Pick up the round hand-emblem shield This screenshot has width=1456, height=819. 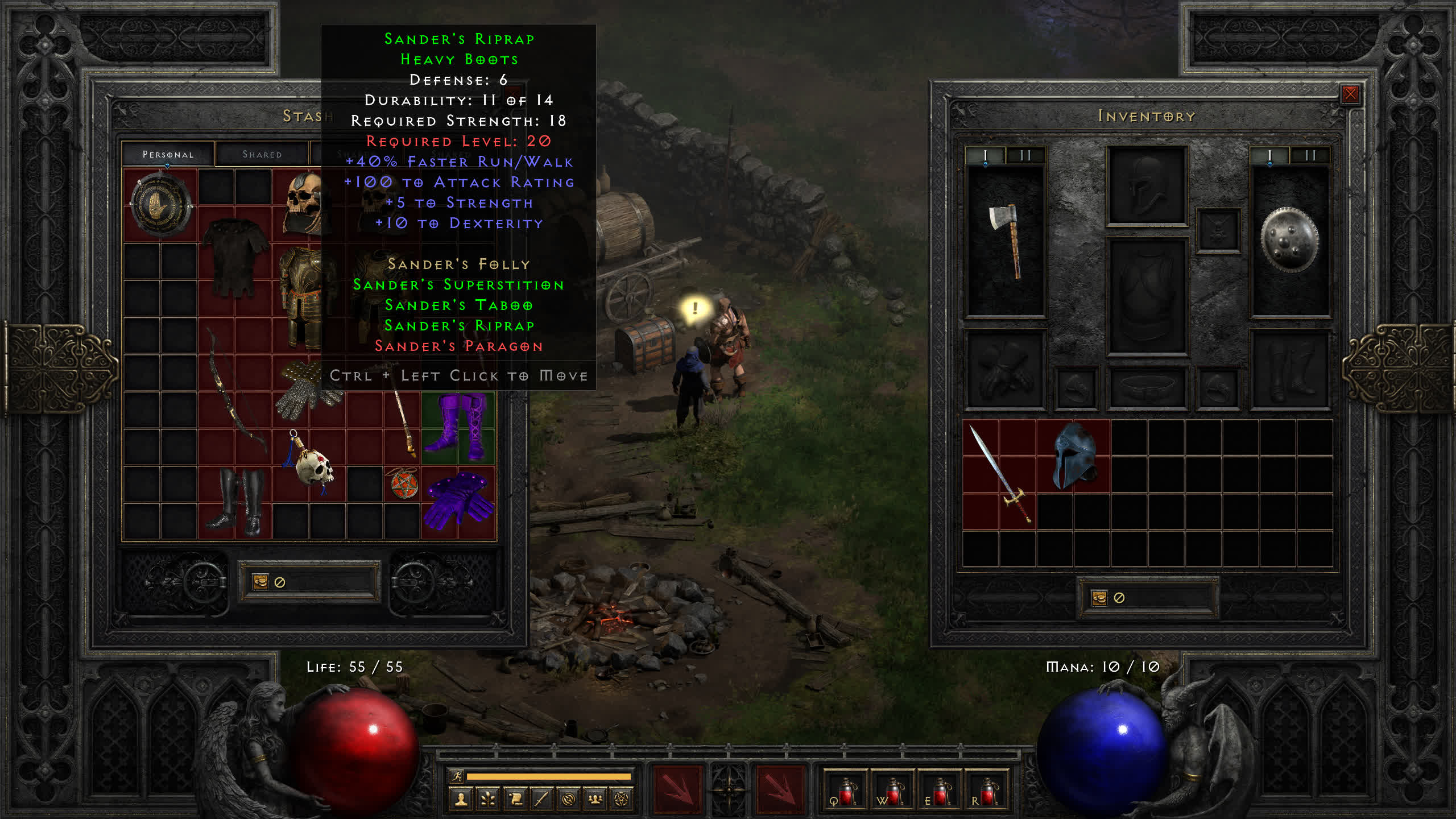(x=160, y=205)
